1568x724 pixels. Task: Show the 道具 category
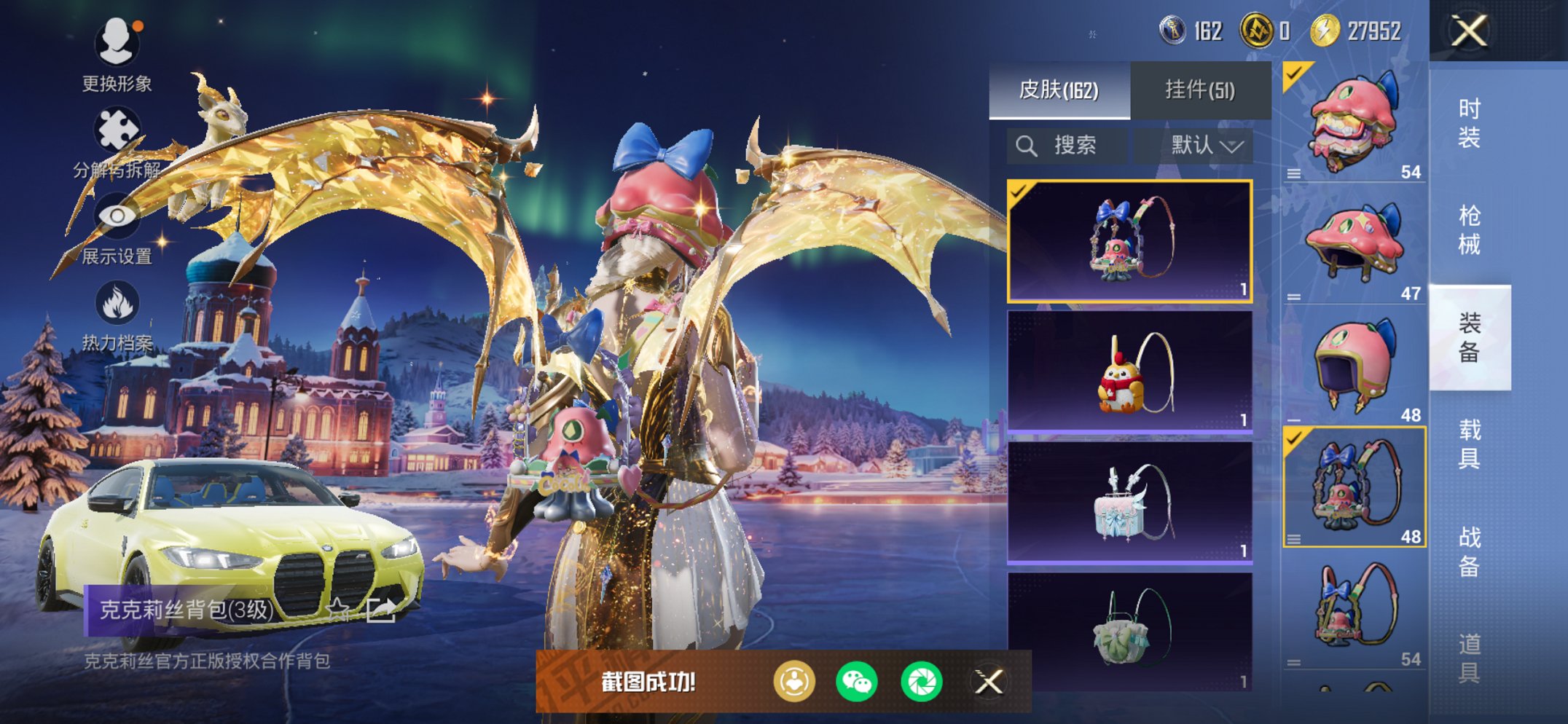pyautogui.click(x=1469, y=657)
